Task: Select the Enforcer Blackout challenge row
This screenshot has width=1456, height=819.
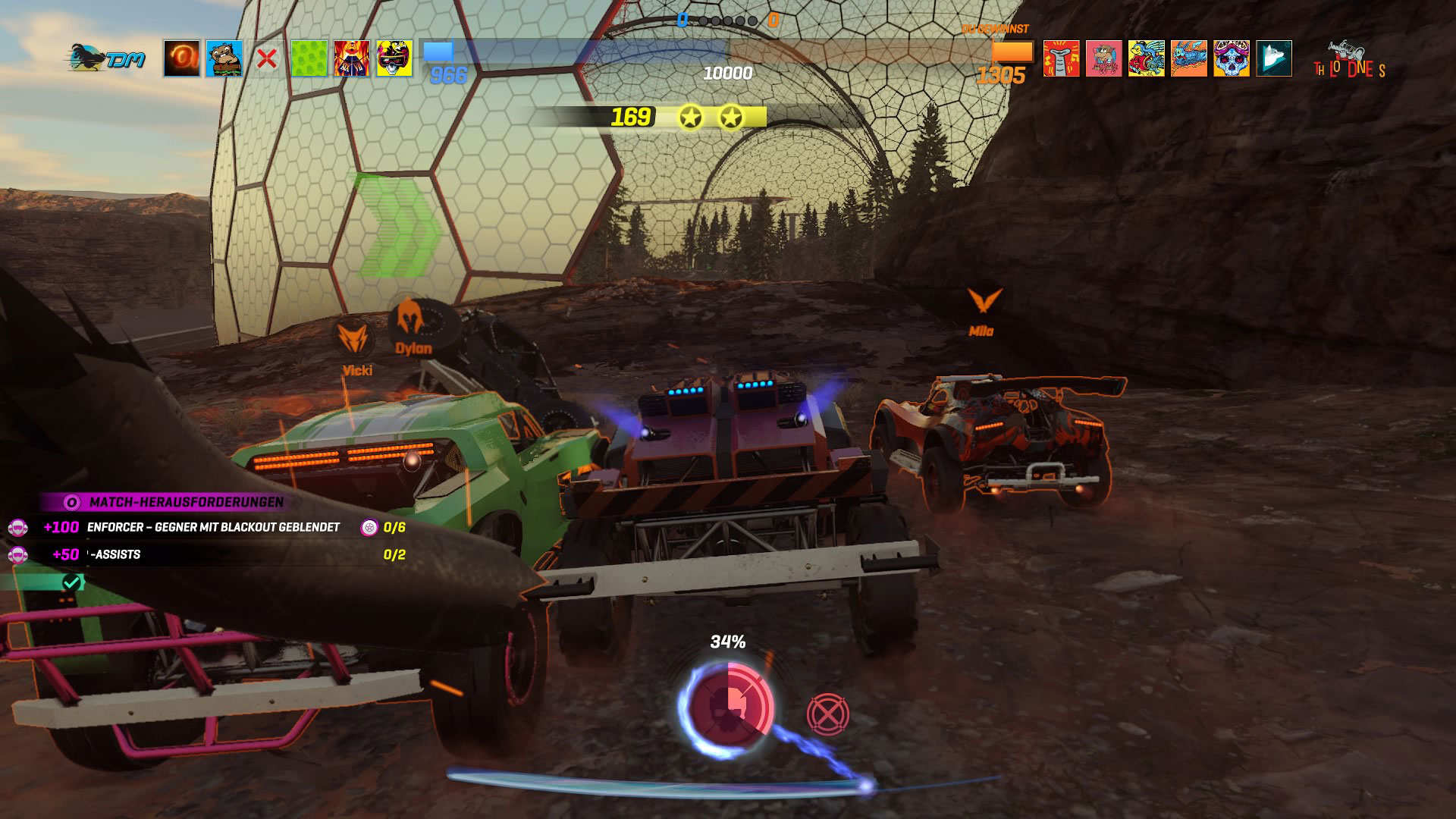Action: coord(213,527)
